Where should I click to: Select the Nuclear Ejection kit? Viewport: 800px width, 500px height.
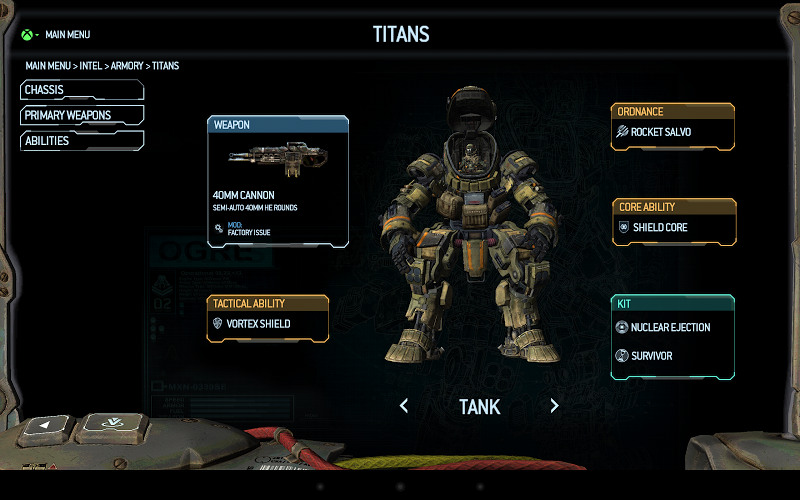(x=672, y=327)
